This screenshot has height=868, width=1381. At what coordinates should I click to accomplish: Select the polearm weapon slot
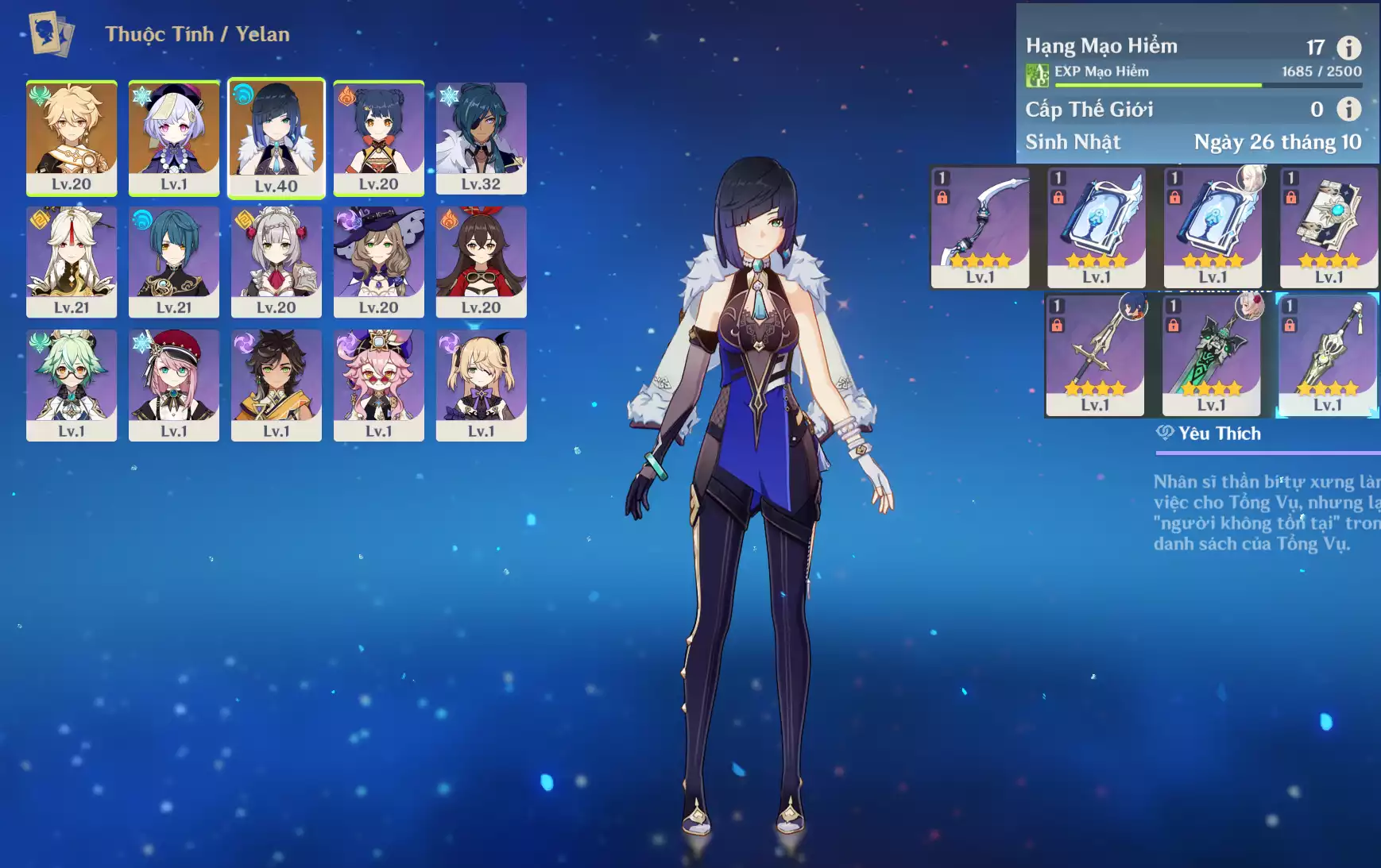(x=1095, y=355)
